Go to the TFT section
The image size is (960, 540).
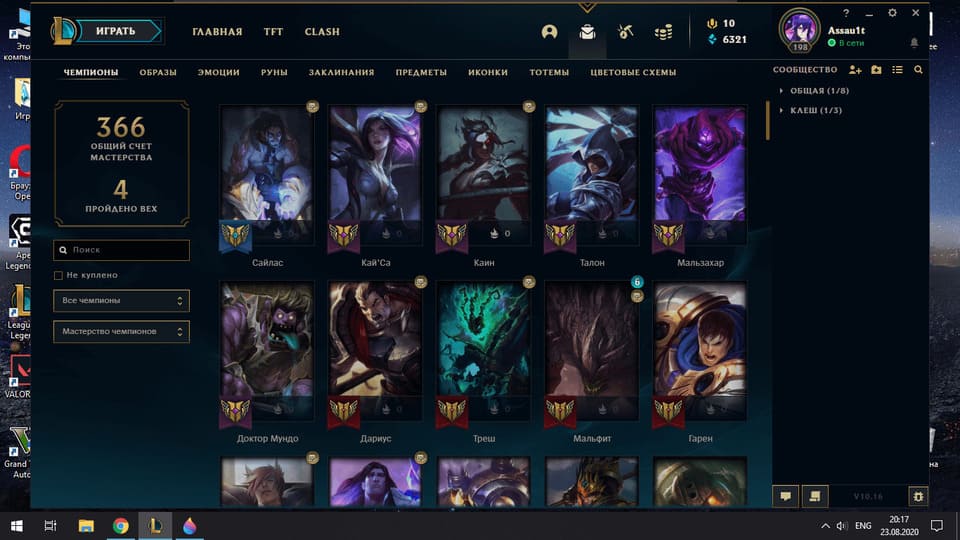pyautogui.click(x=273, y=32)
